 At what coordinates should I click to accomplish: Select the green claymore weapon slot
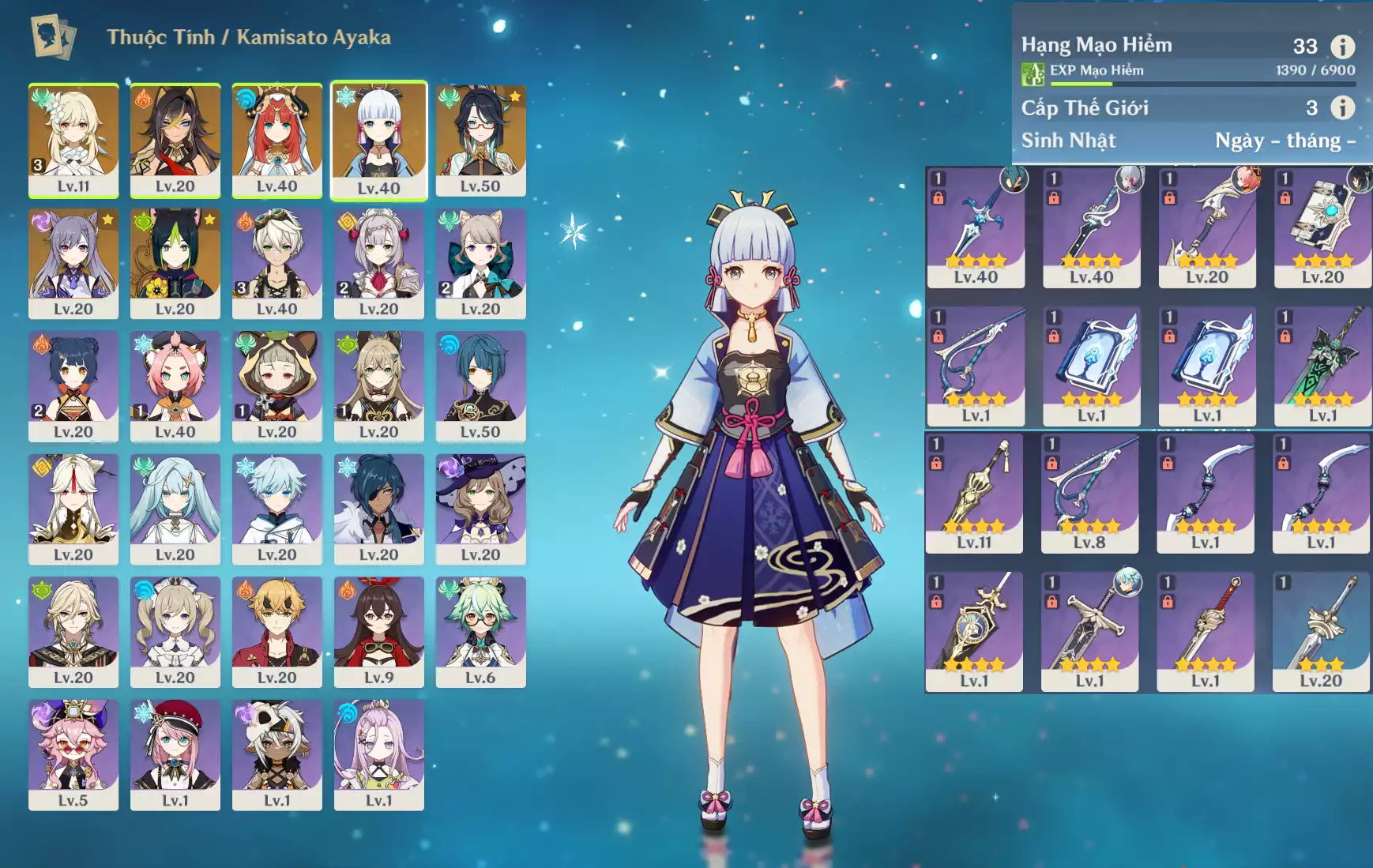1322,366
